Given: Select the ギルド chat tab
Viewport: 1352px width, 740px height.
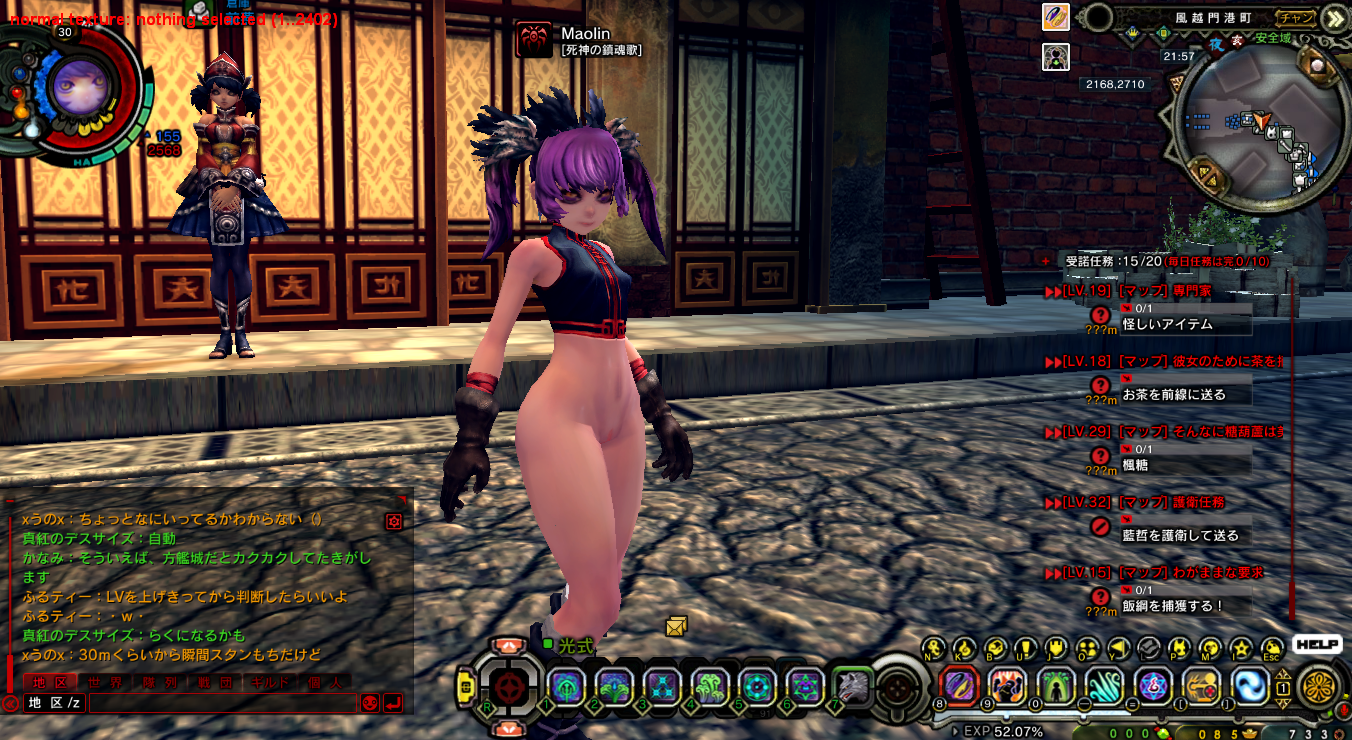Looking at the screenshot, I should [x=270, y=682].
